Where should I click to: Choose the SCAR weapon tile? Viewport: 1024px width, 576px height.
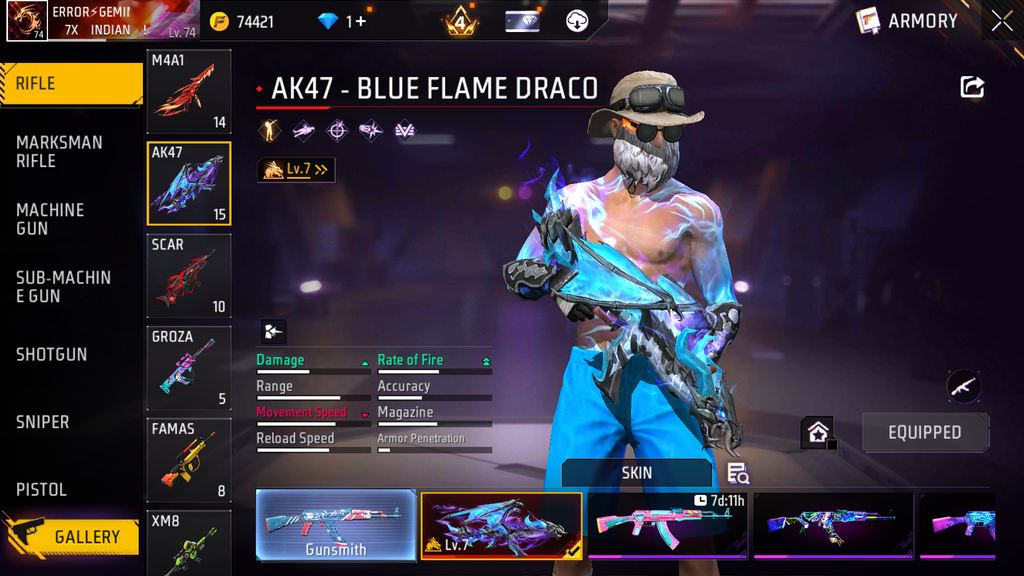189,275
